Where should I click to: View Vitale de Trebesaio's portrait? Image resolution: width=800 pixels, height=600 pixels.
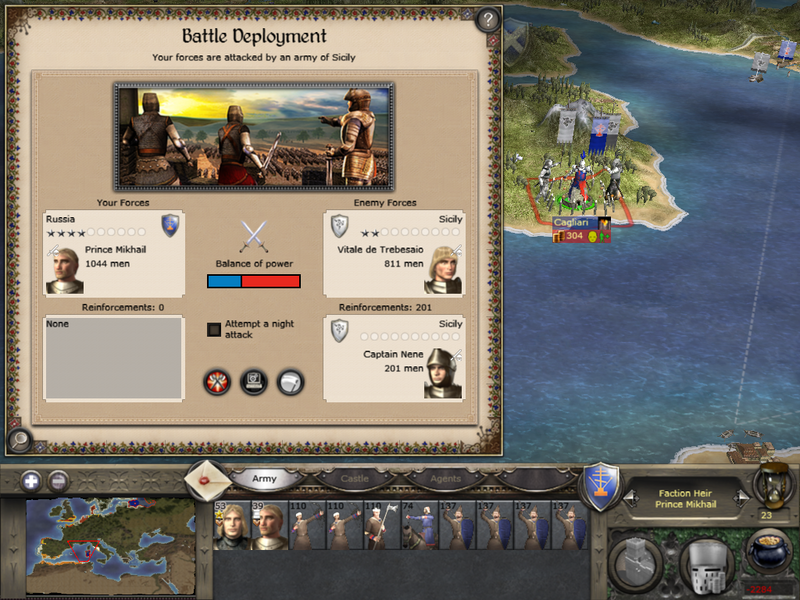pos(443,270)
